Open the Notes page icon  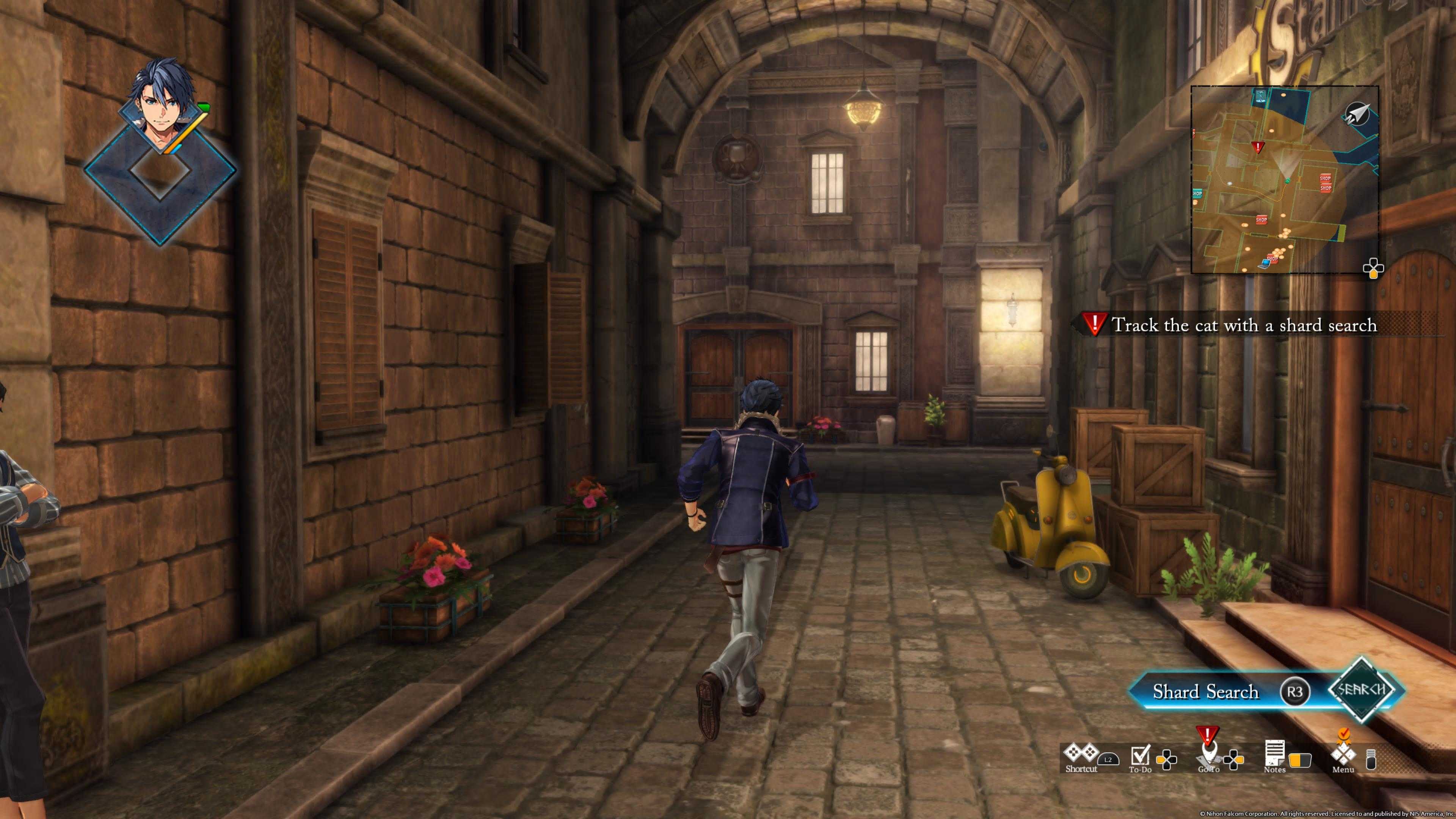pyautogui.click(x=1274, y=753)
